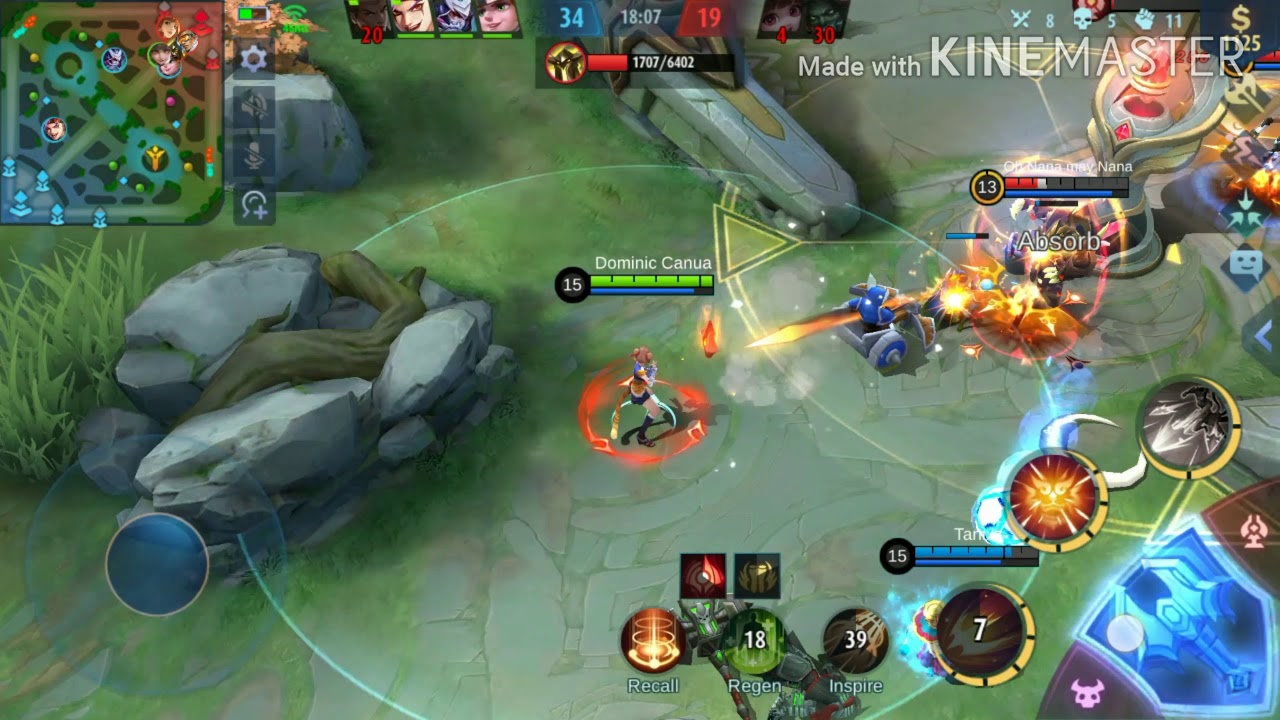Tap the skill showing cooldown 7
Viewport: 1280px width, 720px height.
point(981,630)
